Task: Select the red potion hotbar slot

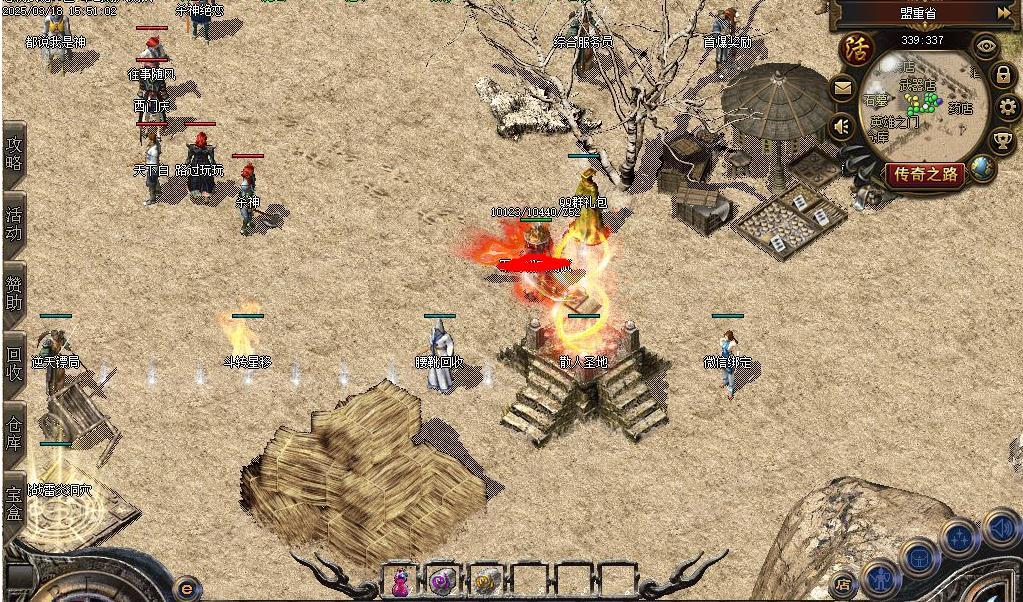Action: [400, 580]
